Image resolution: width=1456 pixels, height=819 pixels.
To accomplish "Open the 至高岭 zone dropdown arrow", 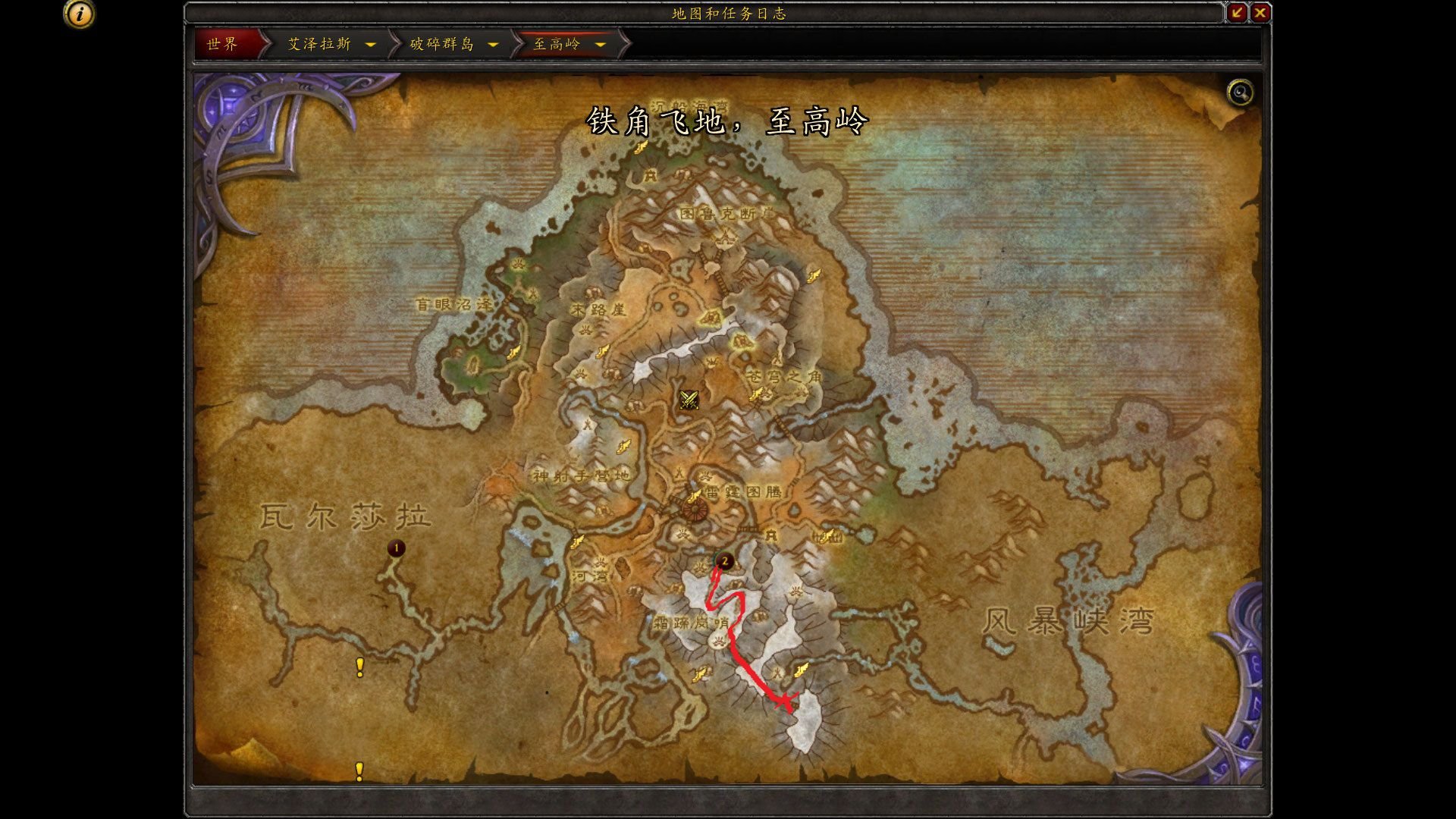I will [x=601, y=45].
